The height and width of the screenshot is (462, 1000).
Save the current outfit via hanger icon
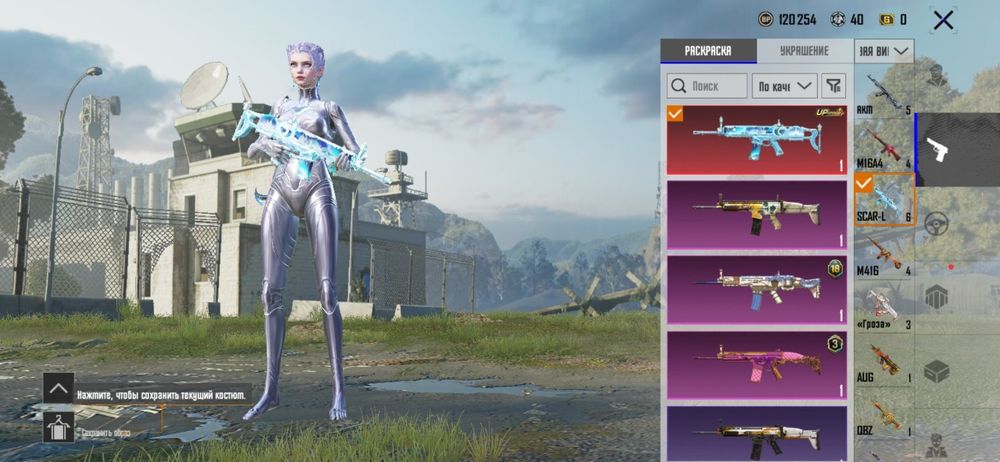[58, 428]
